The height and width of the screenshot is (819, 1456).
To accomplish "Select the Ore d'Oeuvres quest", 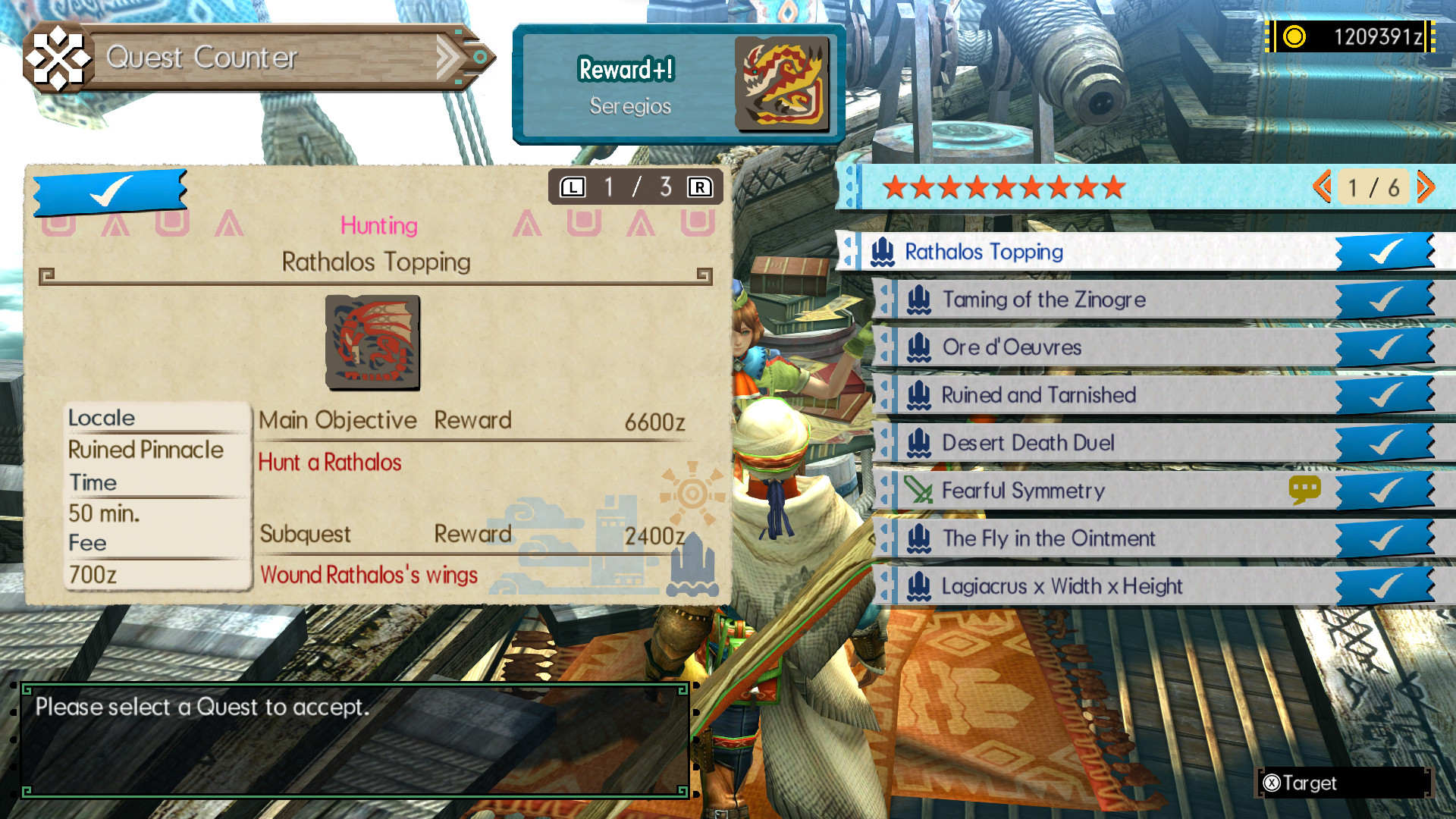I will (1012, 348).
